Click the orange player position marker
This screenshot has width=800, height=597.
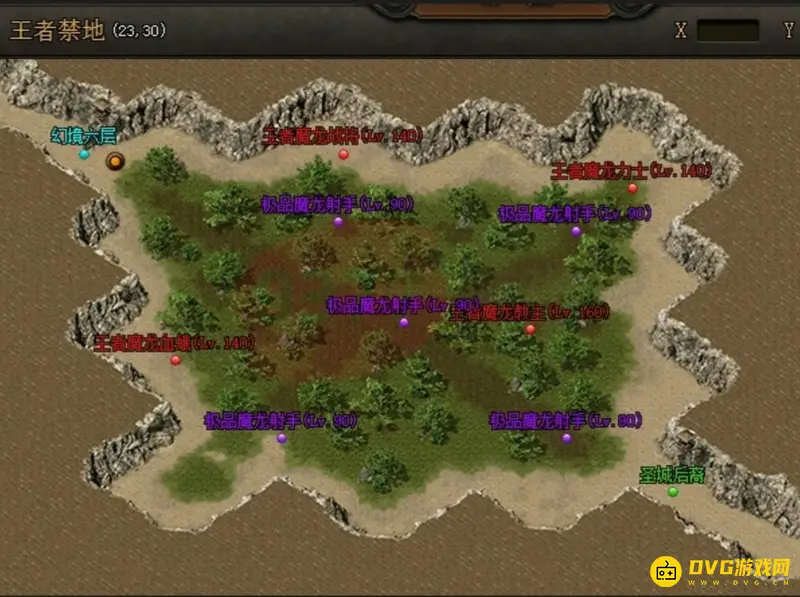115,159
